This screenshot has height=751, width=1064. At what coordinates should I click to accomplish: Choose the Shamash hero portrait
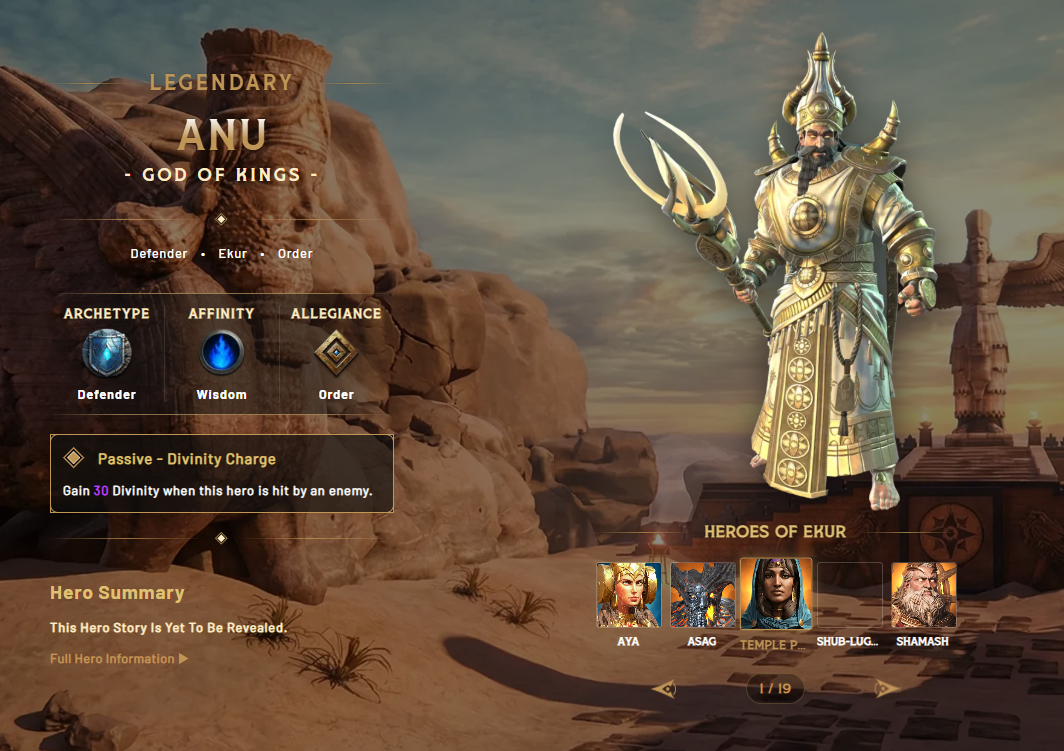(x=924, y=595)
